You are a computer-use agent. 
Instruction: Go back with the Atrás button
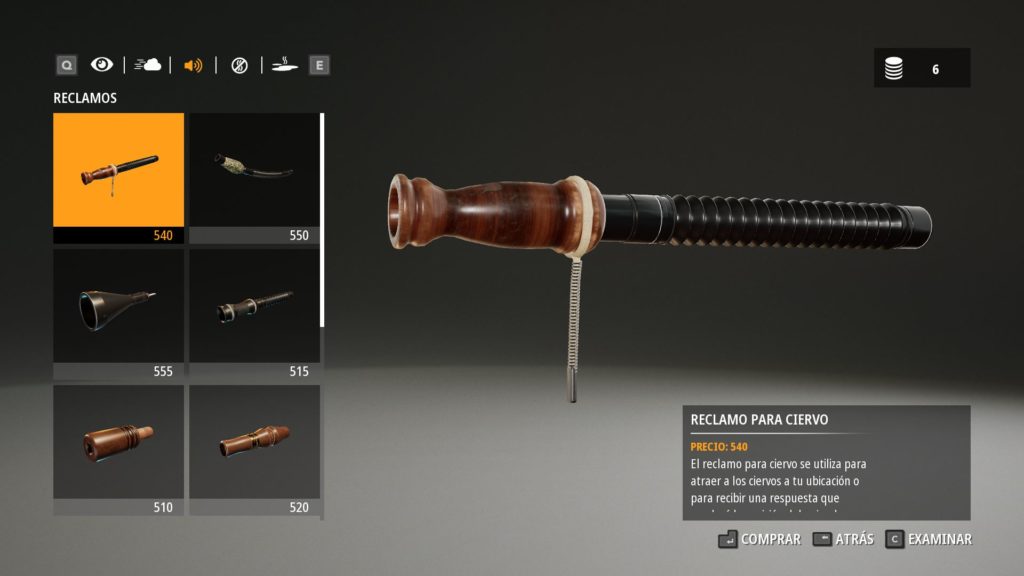tap(843, 539)
